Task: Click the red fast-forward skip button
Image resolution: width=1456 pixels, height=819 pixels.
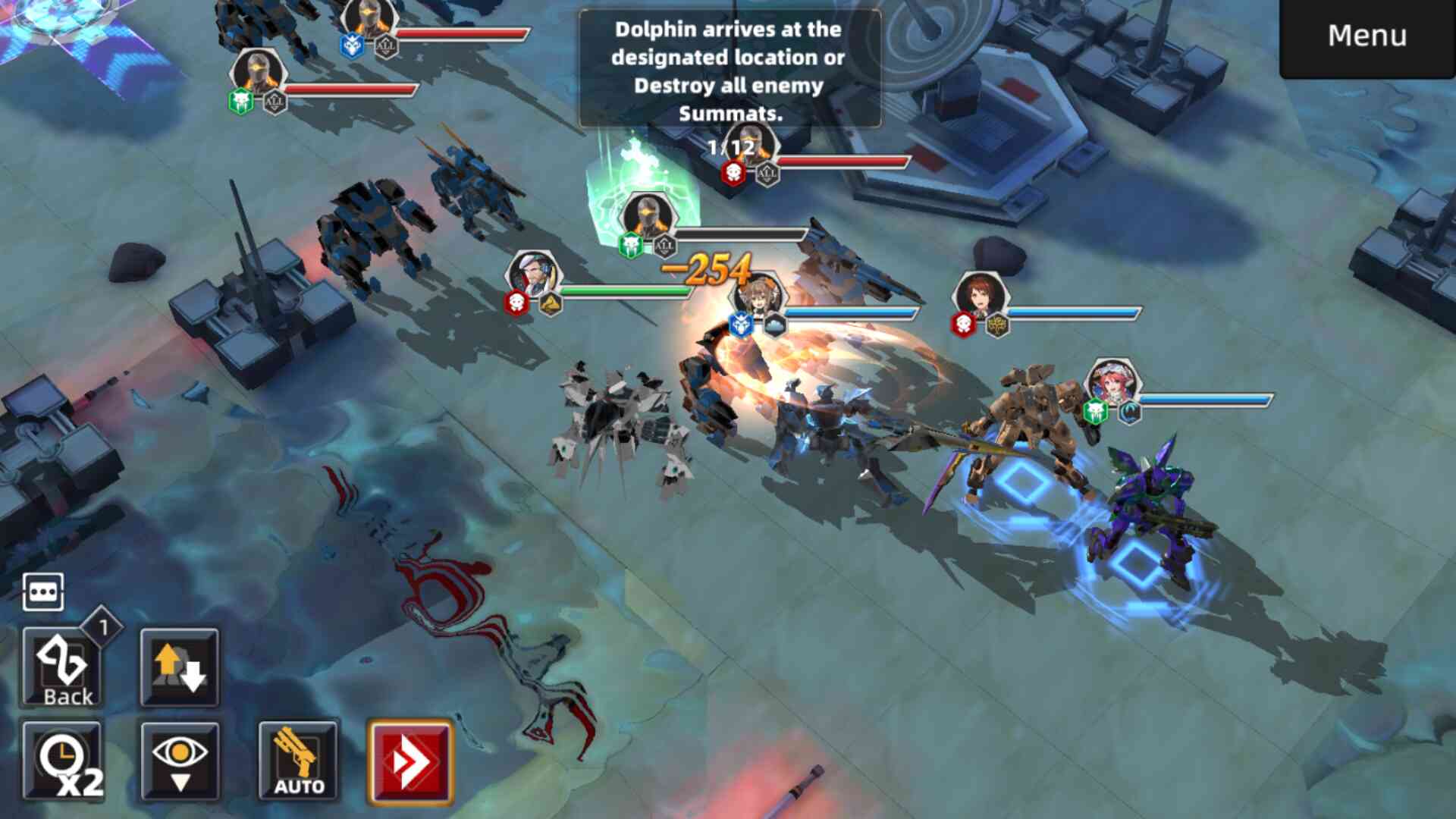Action: coord(410,761)
